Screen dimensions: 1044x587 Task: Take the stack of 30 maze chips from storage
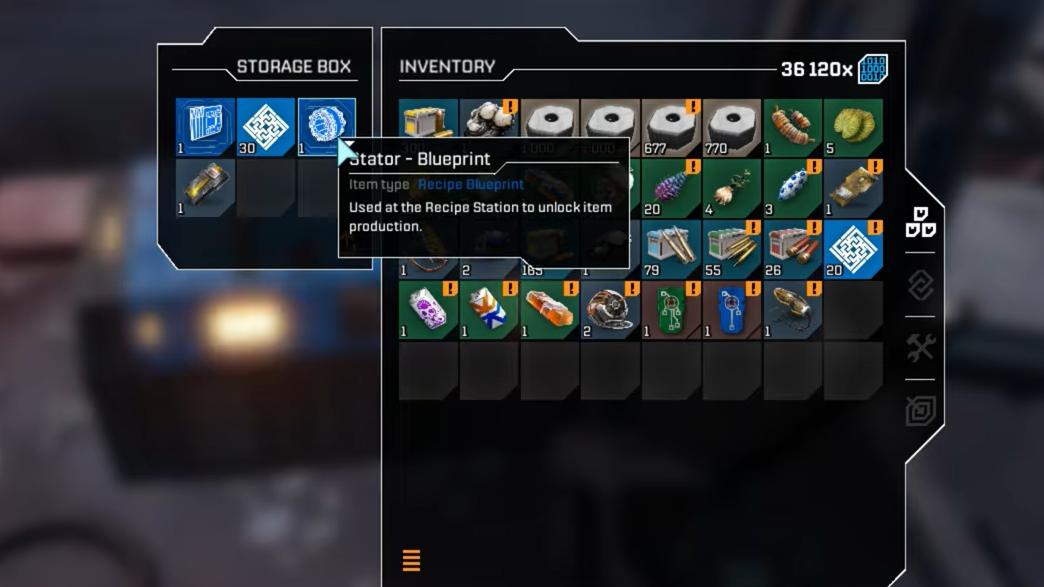tap(266, 127)
